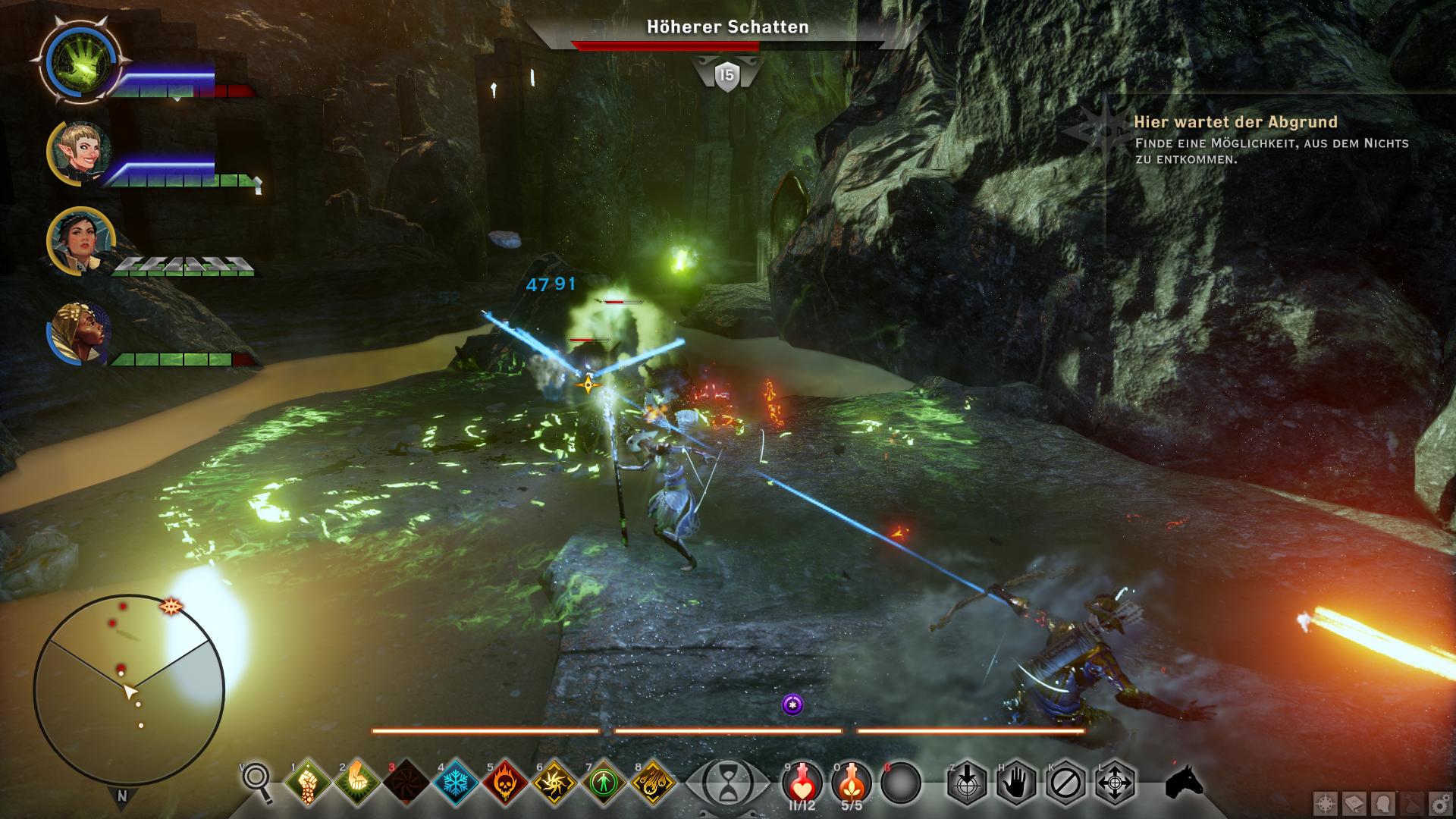Viewport: 1456px width, 819px height.
Task: Toggle the hourglass tactical camera
Action: (726, 782)
